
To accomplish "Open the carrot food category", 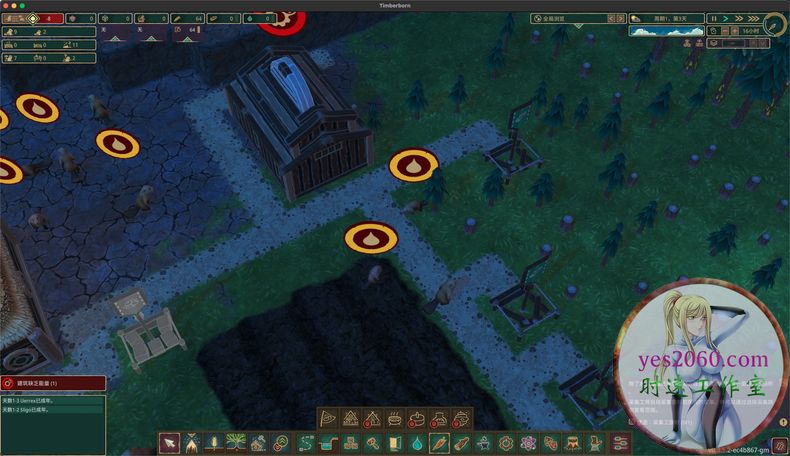I will (438, 442).
